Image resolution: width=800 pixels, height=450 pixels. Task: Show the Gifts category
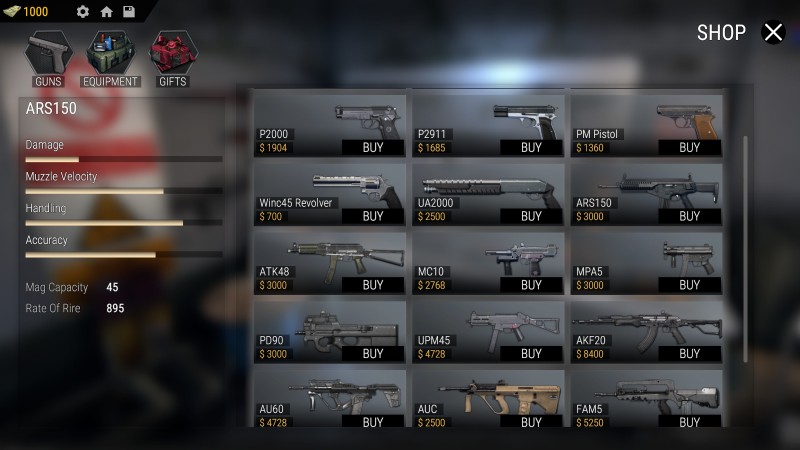(x=172, y=58)
